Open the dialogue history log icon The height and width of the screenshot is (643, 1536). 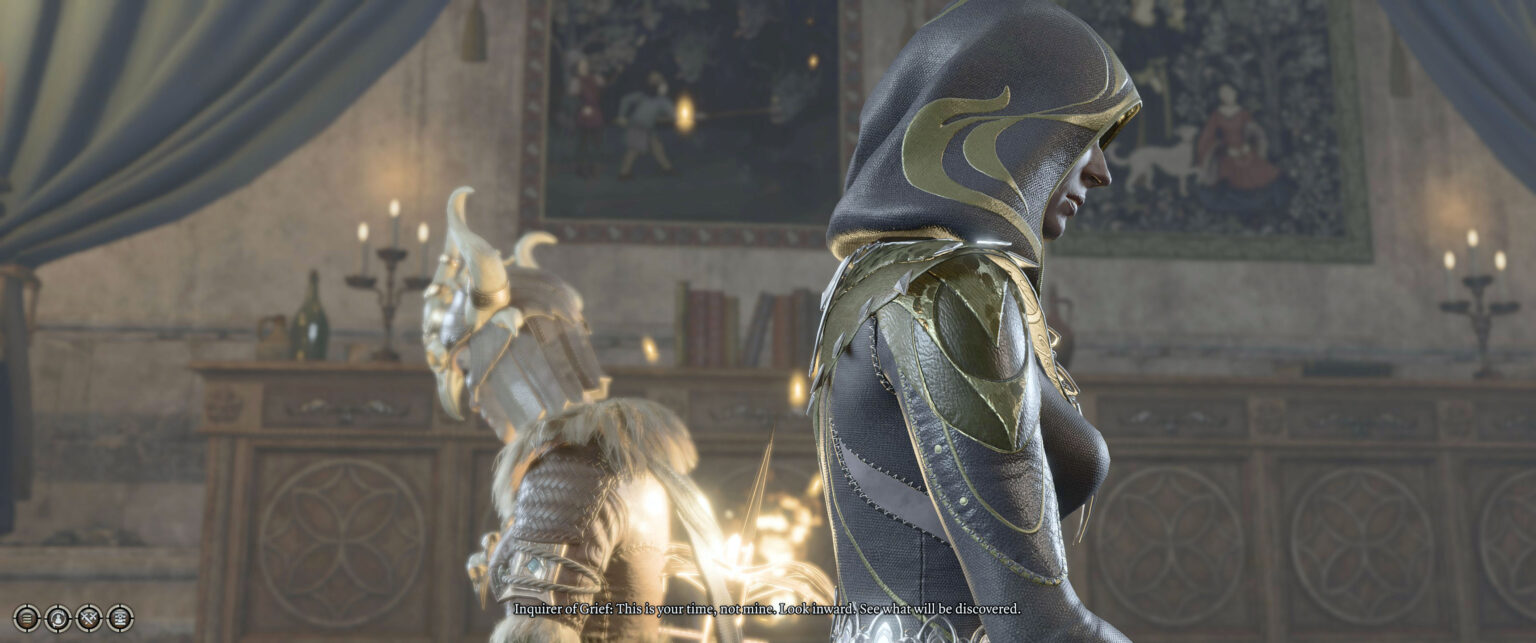tap(120, 618)
